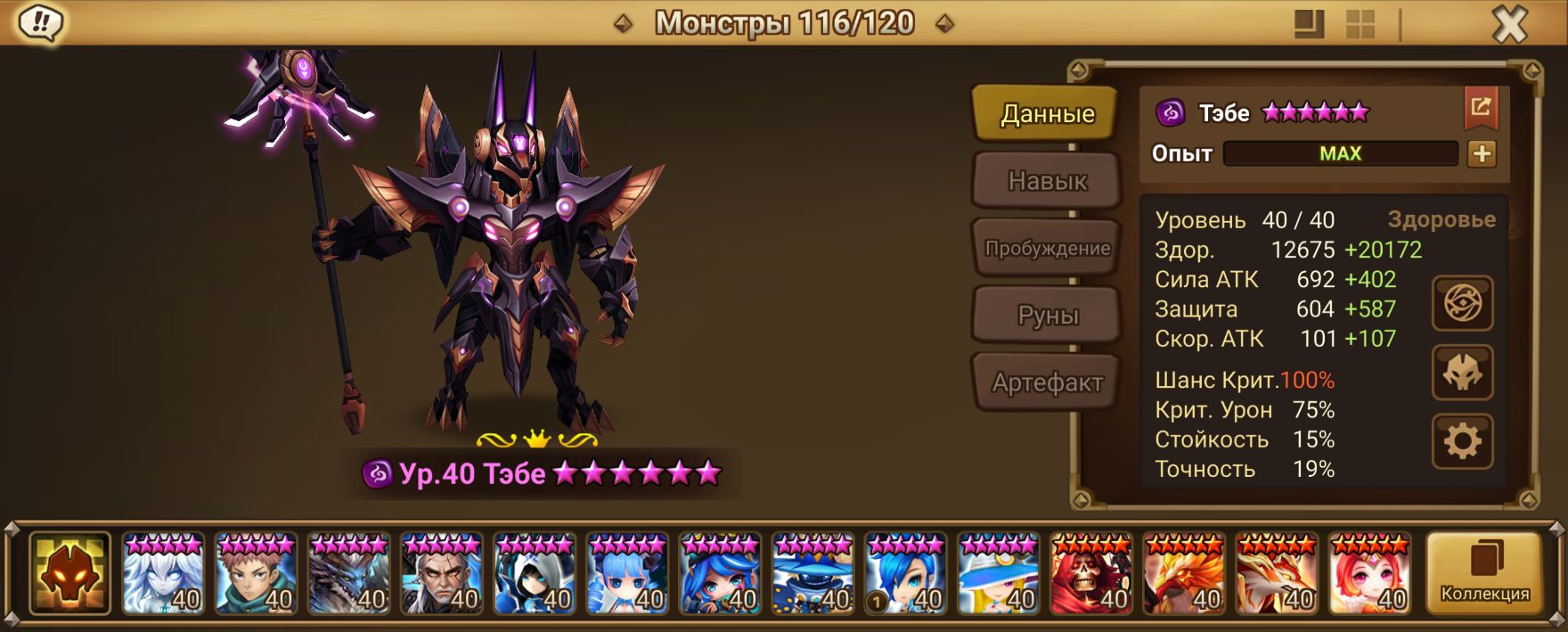This screenshot has width=1568, height=632.
Task: Click the eye rune icon in the stats panel
Action: [x=1462, y=304]
